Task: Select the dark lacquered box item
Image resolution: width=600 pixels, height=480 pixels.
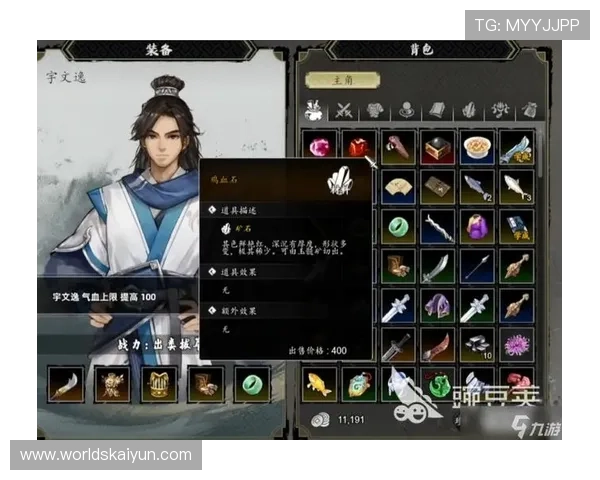Action: tap(437, 147)
